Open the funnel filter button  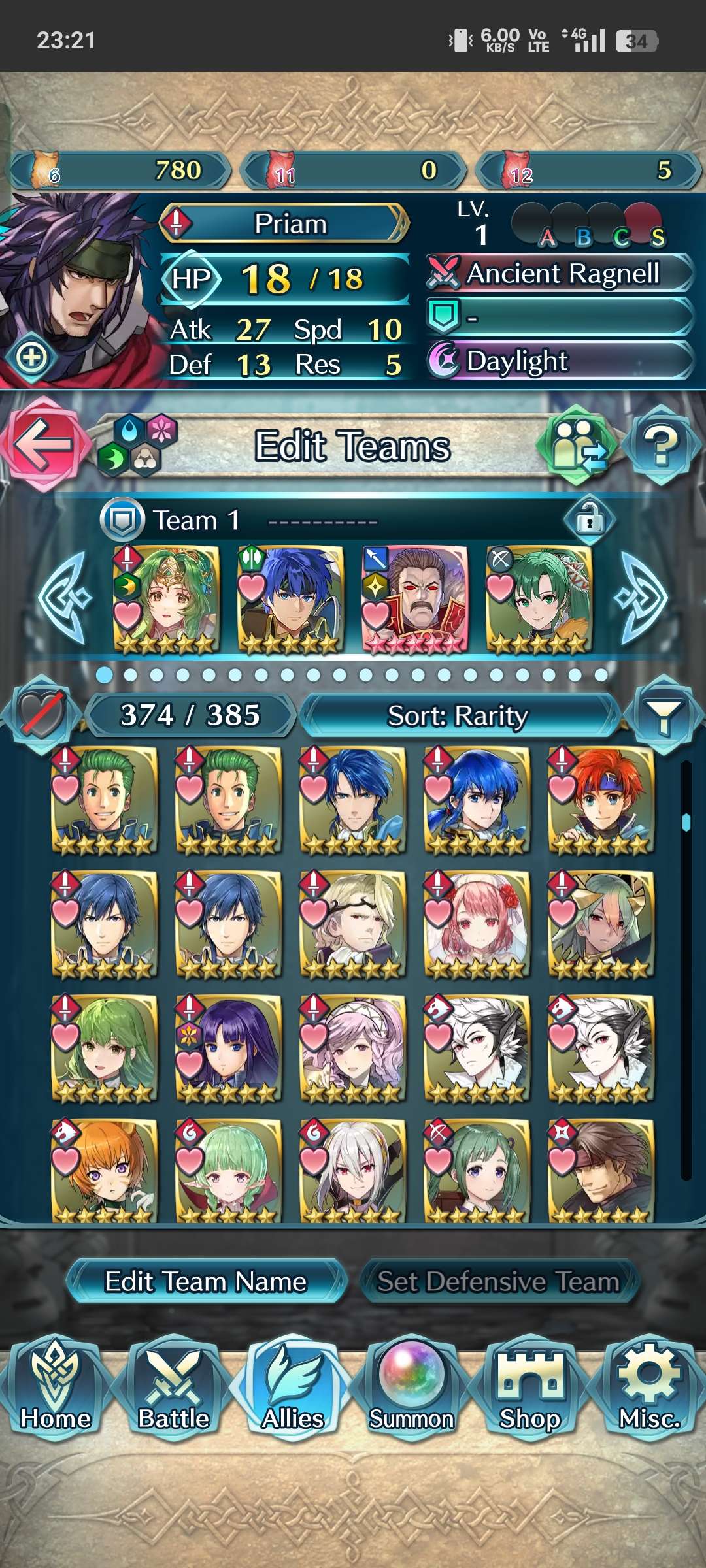[663, 715]
